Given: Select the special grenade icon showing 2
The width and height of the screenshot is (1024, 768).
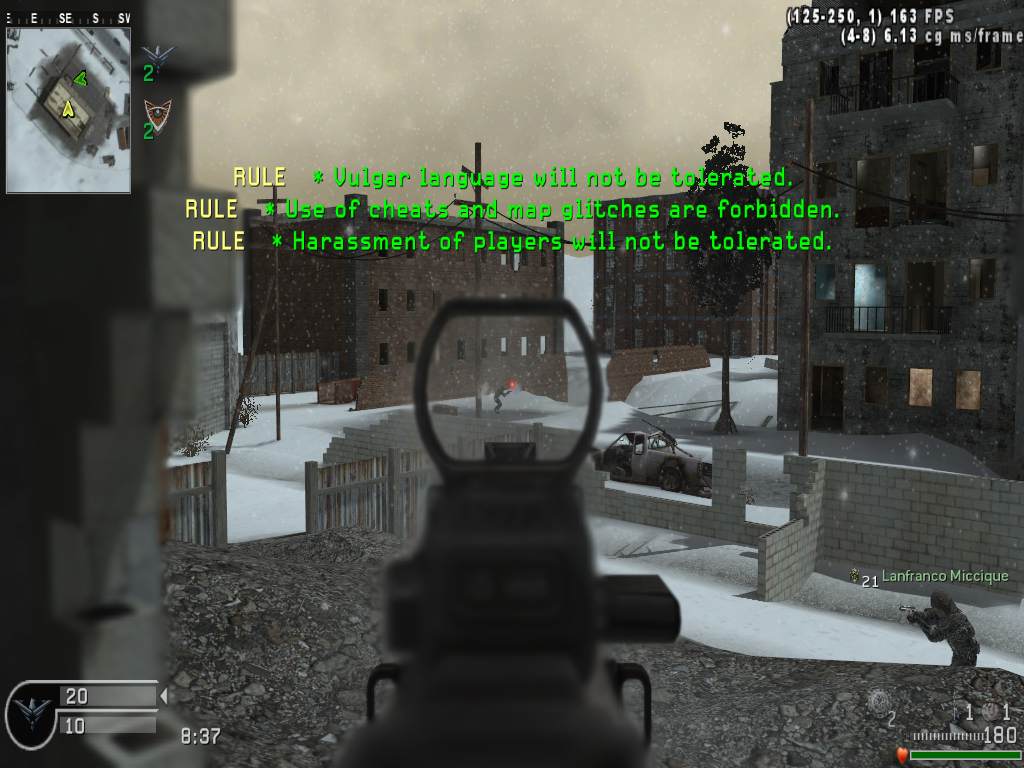Looking at the screenshot, I should (878, 702).
